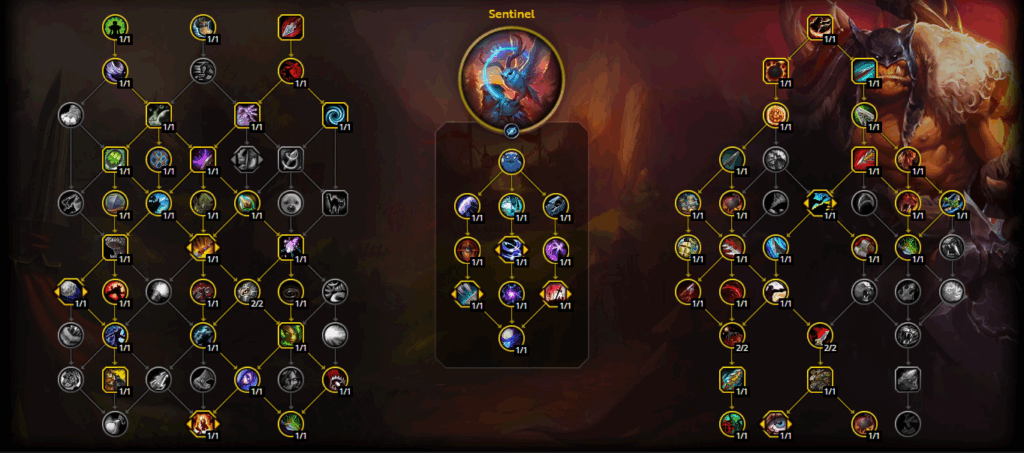Pick the green humanoid figure talent

point(117,26)
